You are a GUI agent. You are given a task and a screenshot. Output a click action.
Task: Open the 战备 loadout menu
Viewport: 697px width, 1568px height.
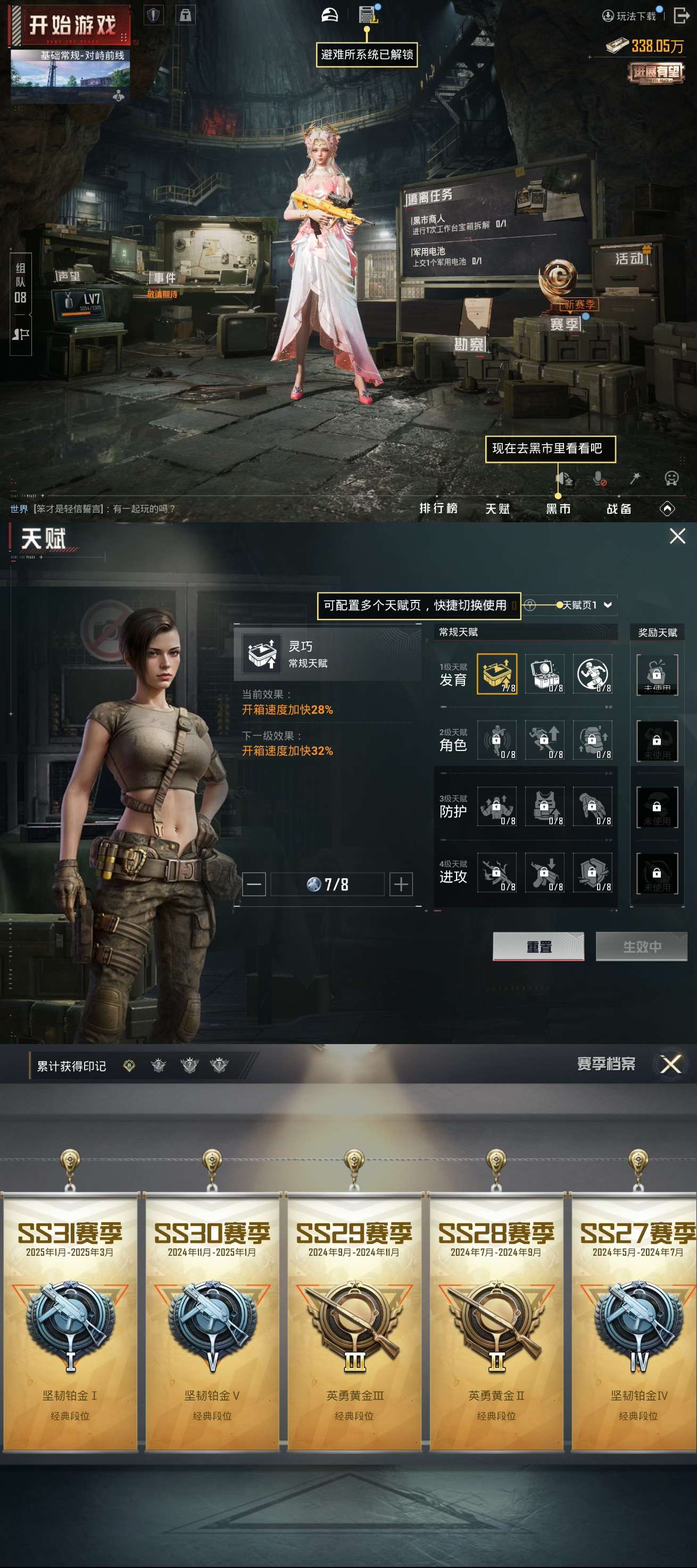coord(618,508)
